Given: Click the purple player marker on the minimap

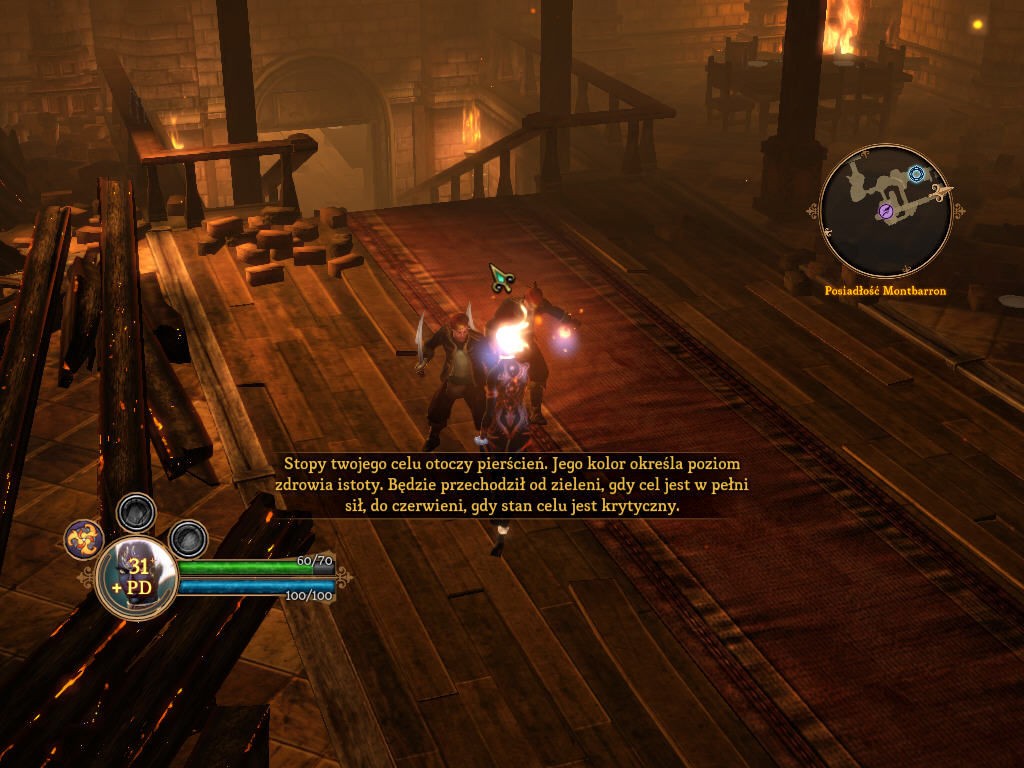Looking at the screenshot, I should pyautogui.click(x=886, y=210).
